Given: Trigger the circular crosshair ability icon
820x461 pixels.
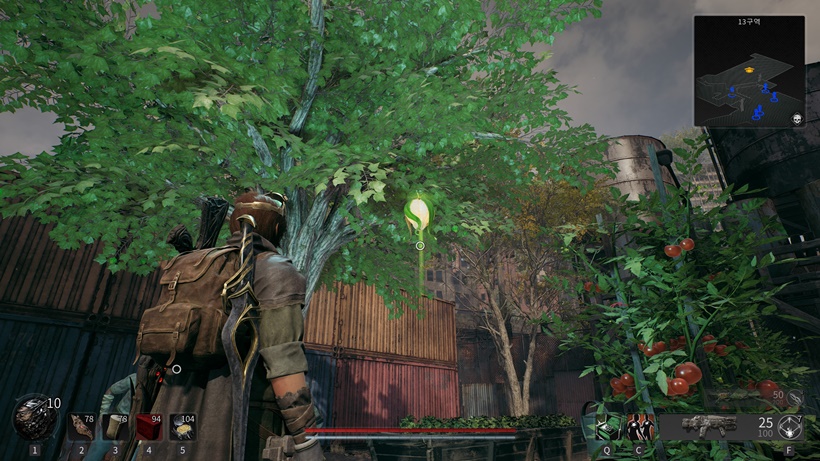Looking at the screenshot, I should click(x=790, y=428).
